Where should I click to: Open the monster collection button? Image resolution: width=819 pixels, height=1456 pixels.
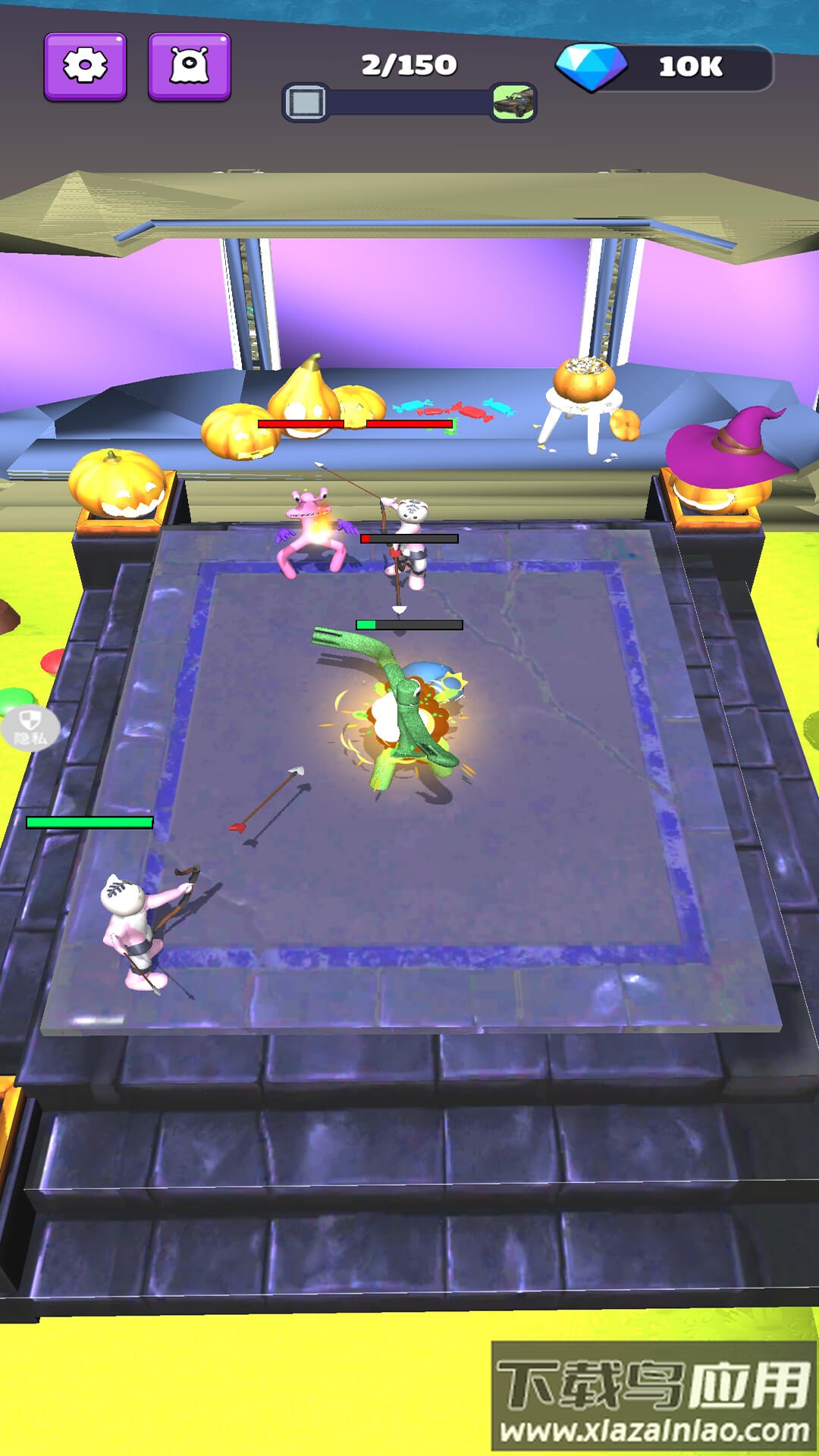189,67
